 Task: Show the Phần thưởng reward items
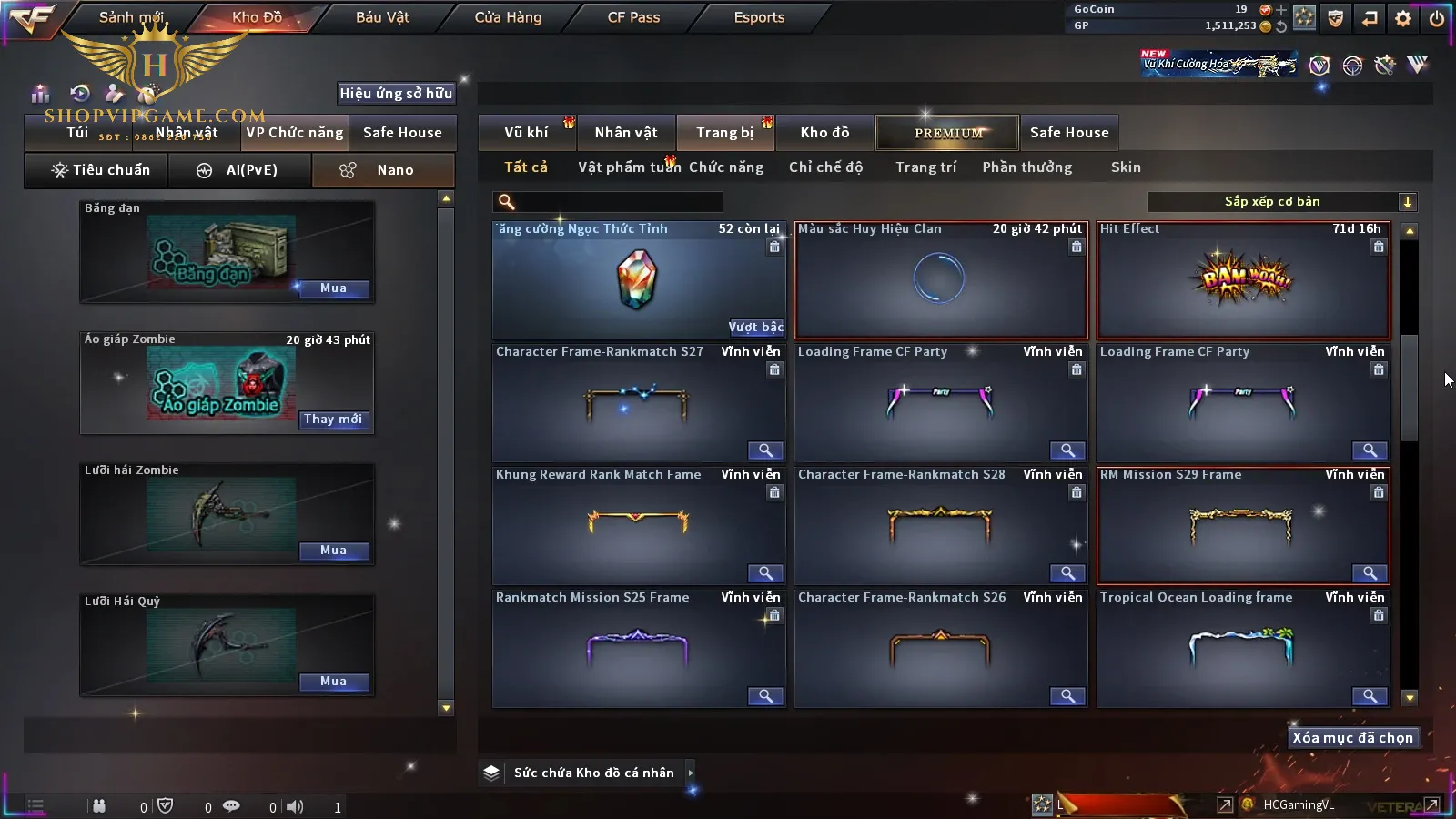pyautogui.click(x=1026, y=167)
